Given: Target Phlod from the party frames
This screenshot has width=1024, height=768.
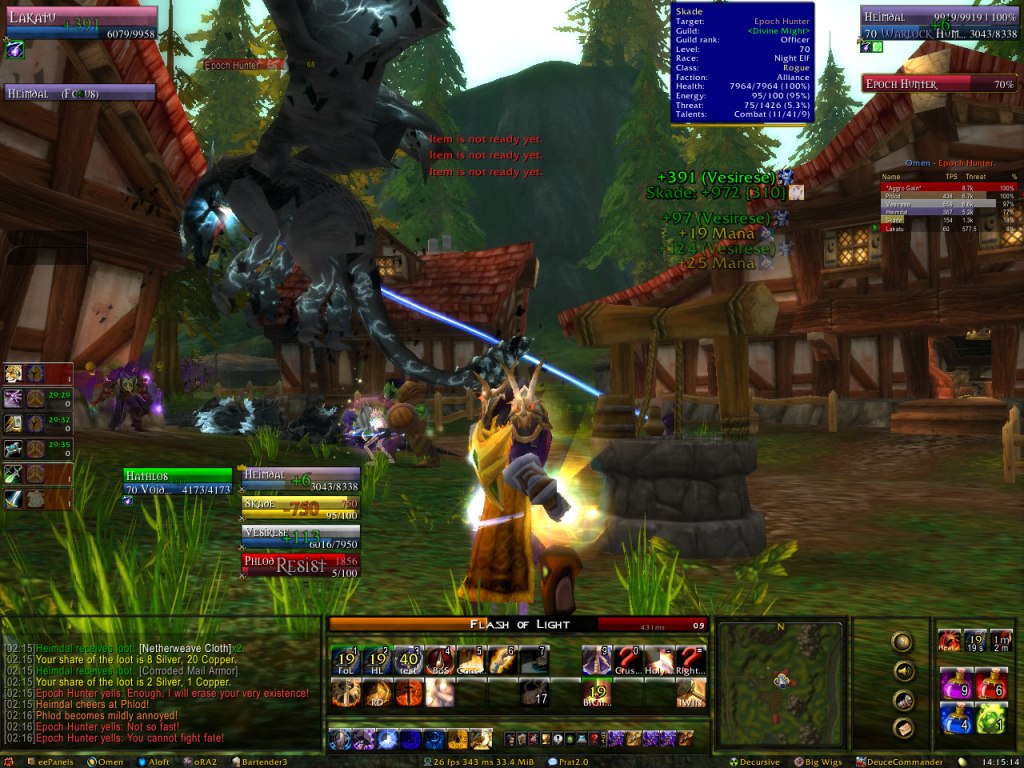Looking at the screenshot, I should coord(301,565).
